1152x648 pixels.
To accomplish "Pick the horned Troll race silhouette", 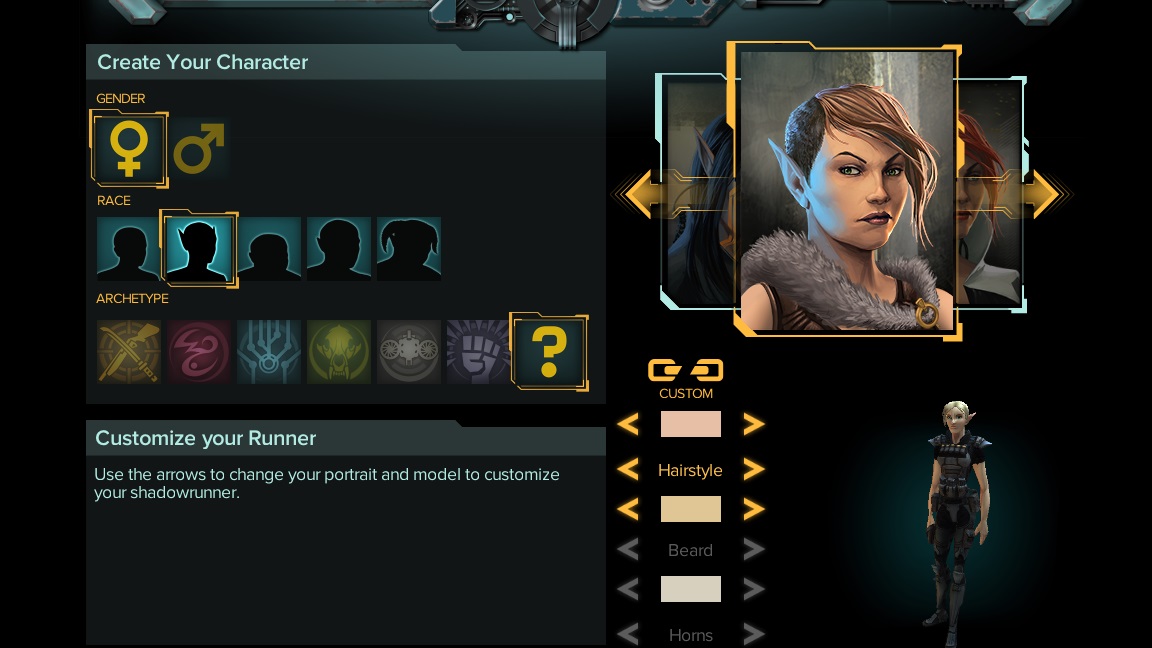I will tap(409, 248).
